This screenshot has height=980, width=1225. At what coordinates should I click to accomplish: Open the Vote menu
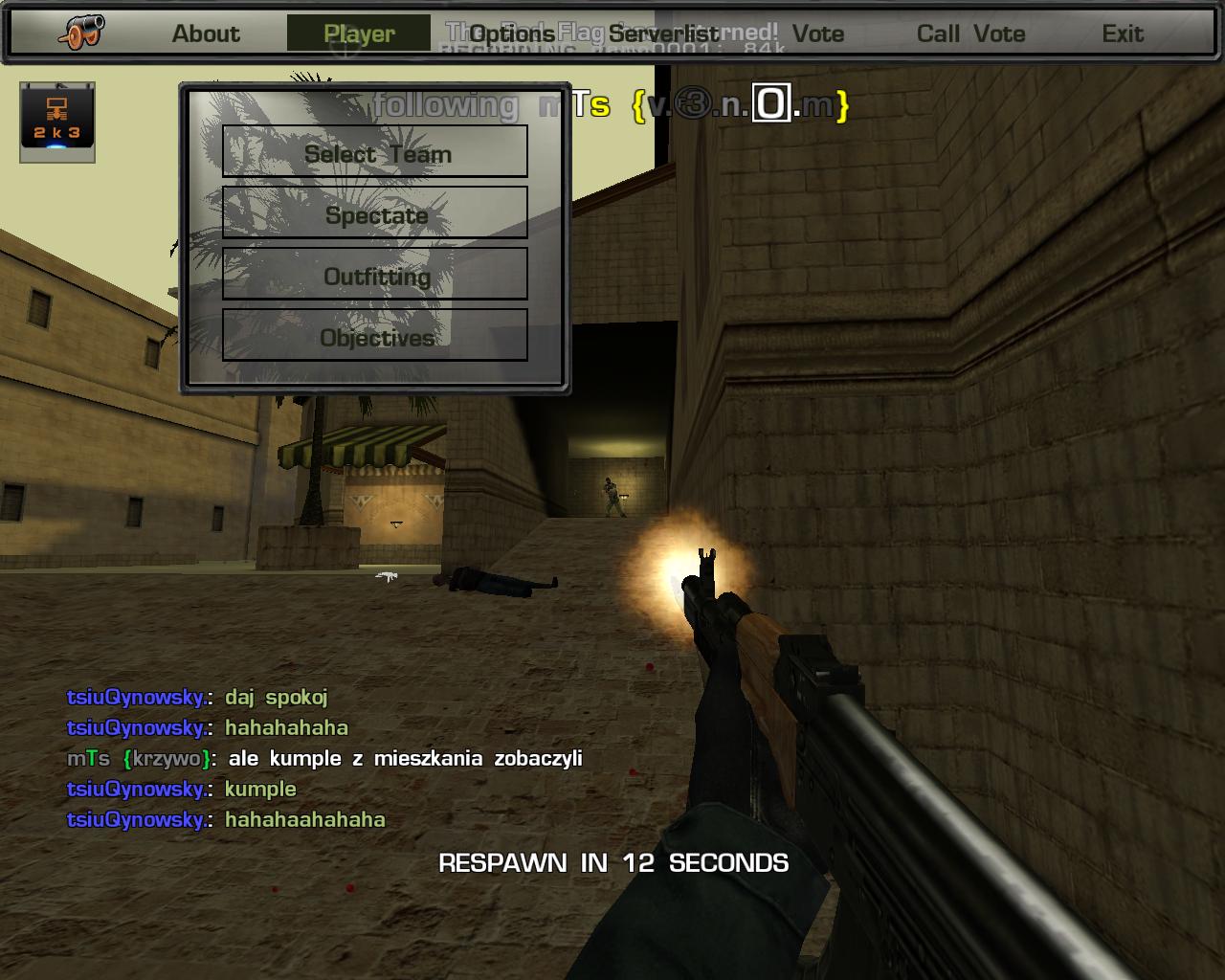coord(818,33)
